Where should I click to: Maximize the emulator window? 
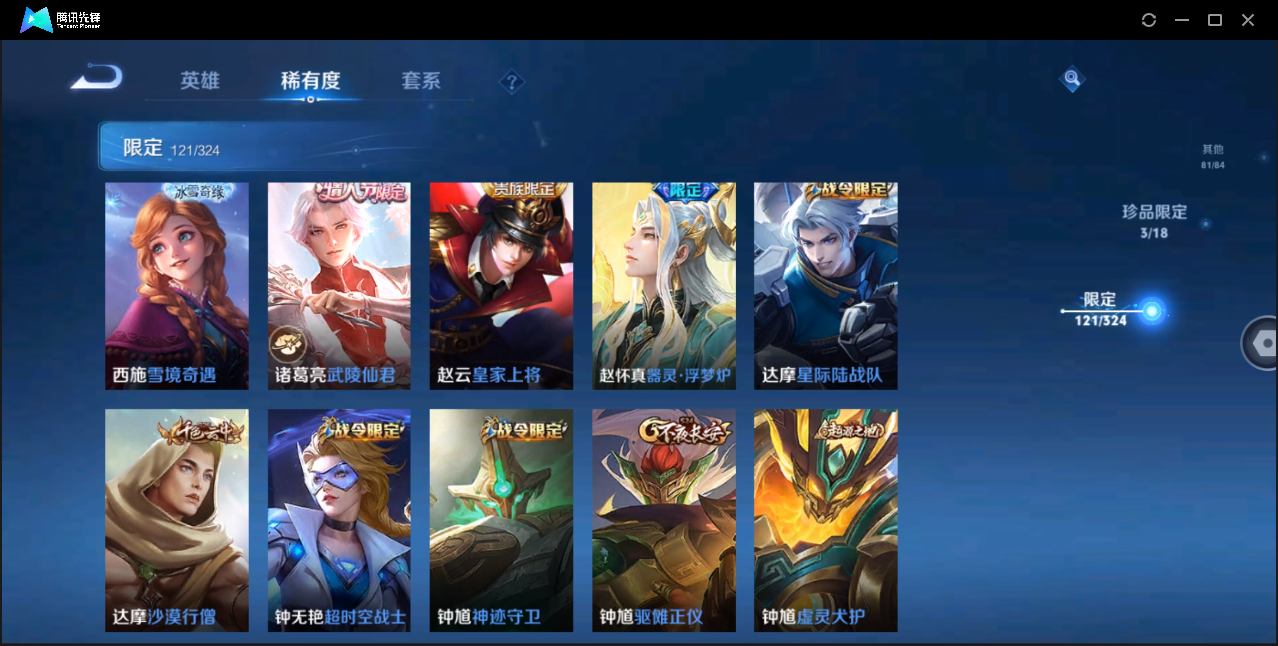(1215, 20)
